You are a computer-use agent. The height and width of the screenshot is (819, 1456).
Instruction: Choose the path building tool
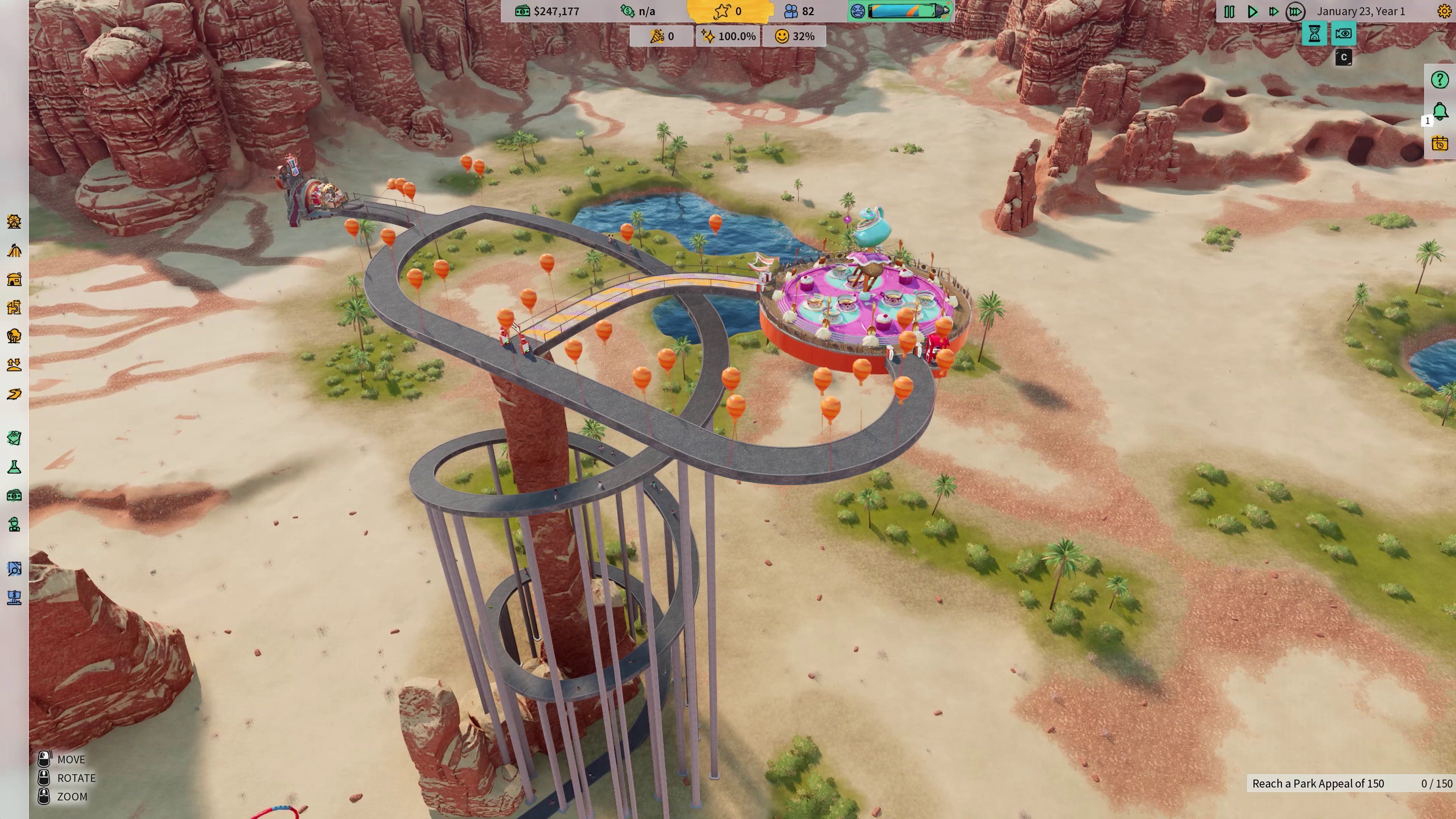tap(14, 394)
